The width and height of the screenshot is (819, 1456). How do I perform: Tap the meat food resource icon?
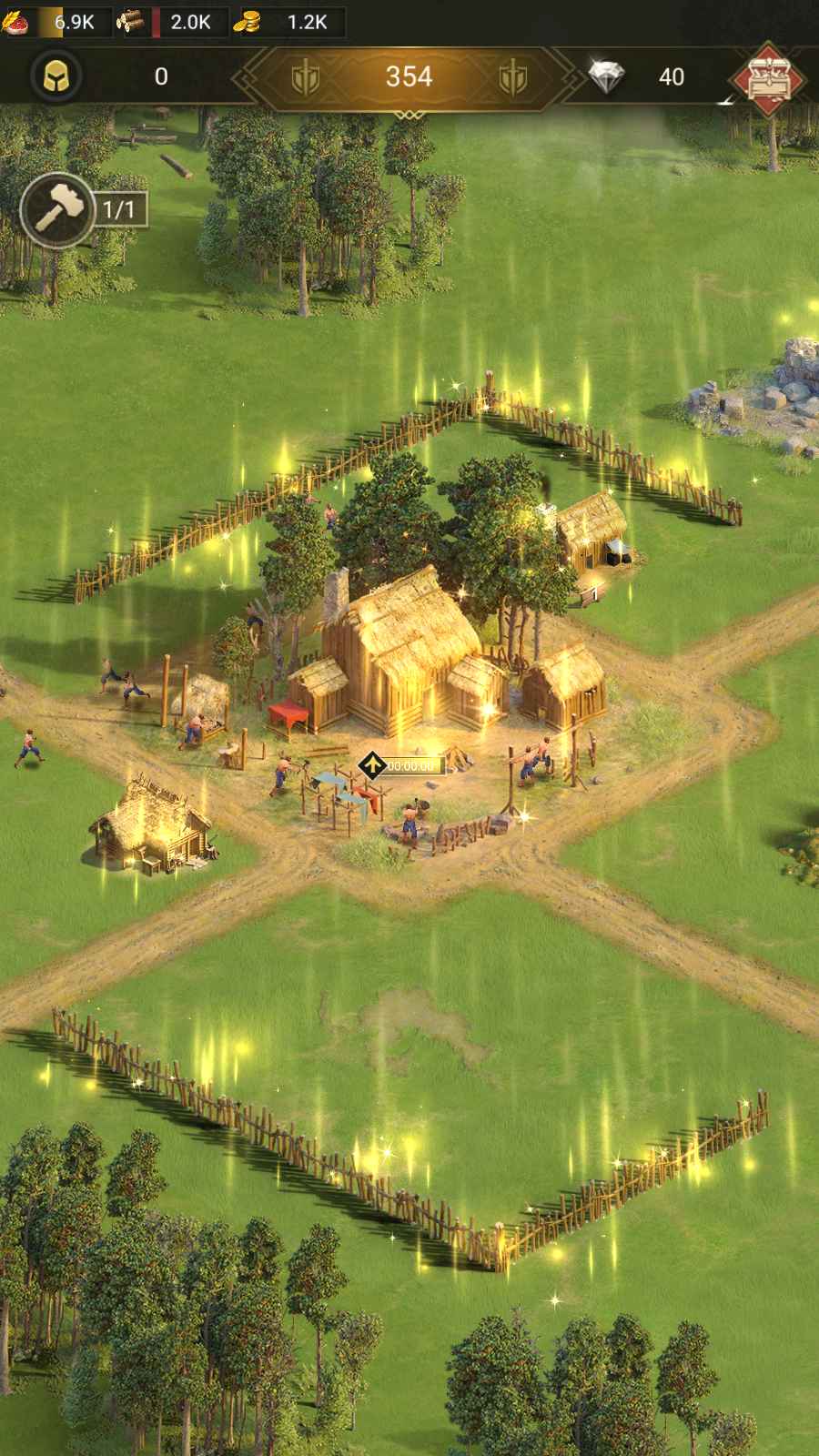pyautogui.click(x=15, y=22)
